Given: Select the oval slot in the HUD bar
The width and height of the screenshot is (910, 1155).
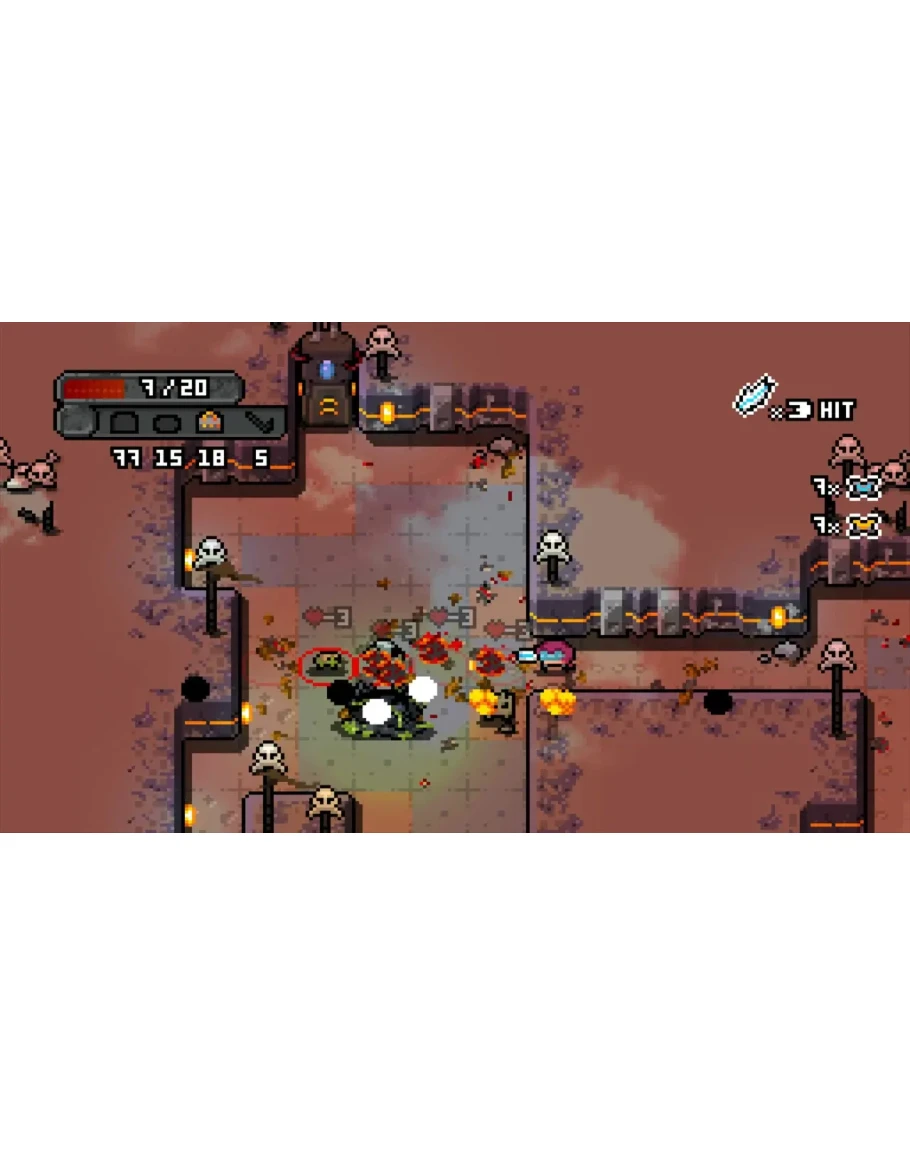Looking at the screenshot, I should pyautogui.click(x=166, y=423).
